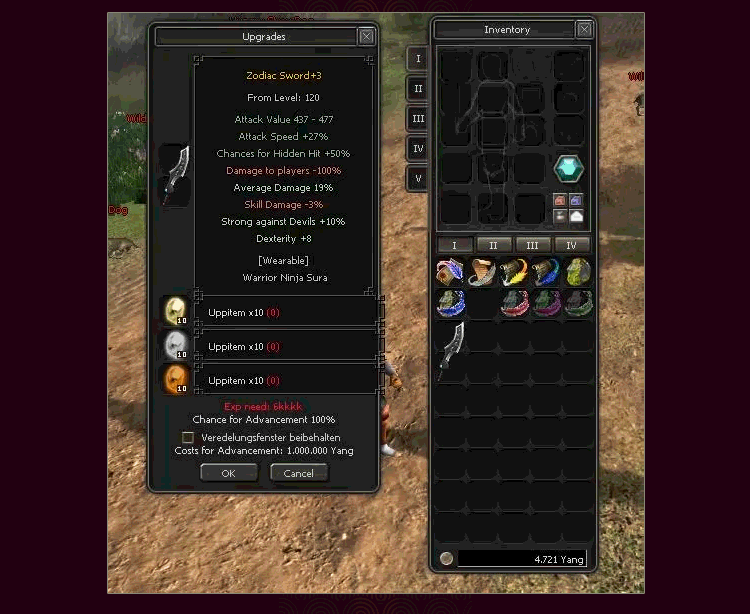Confirm the upgrade with OK
The width and height of the screenshot is (750, 614).
tap(228, 473)
